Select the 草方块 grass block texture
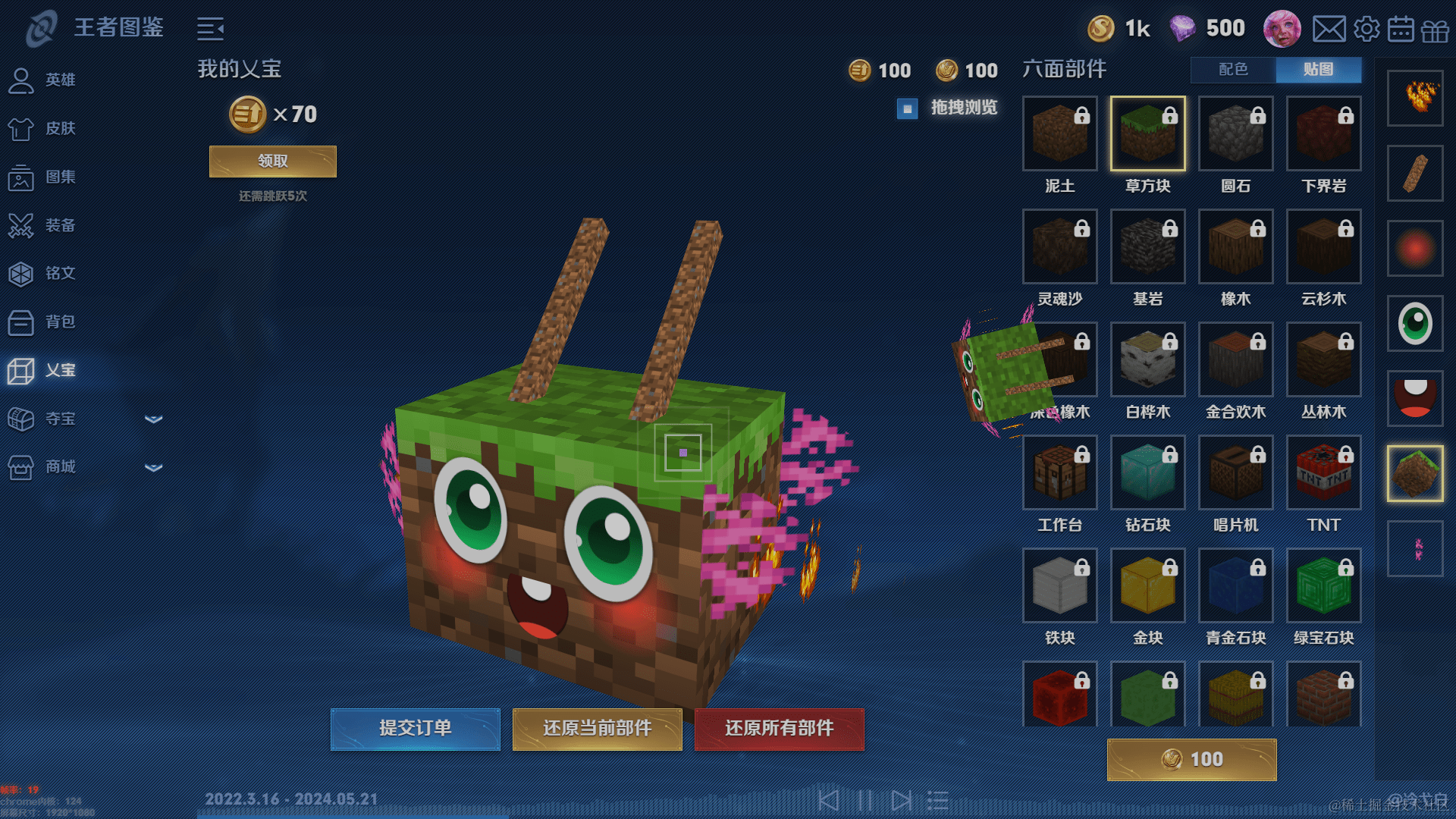 click(1147, 133)
